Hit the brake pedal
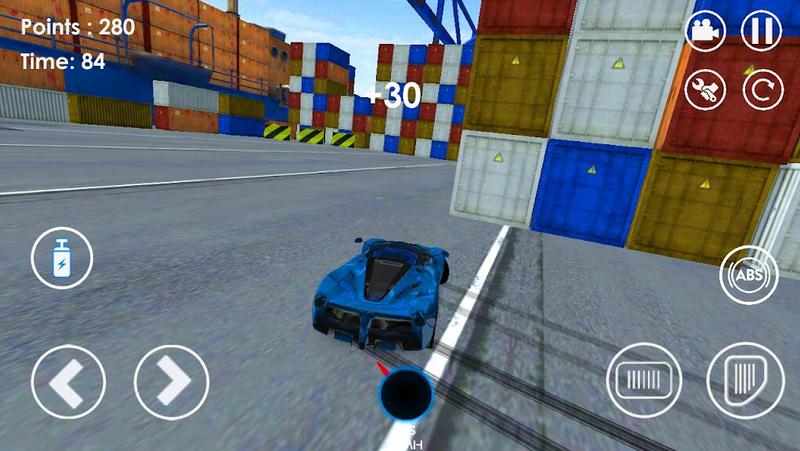 click(644, 381)
